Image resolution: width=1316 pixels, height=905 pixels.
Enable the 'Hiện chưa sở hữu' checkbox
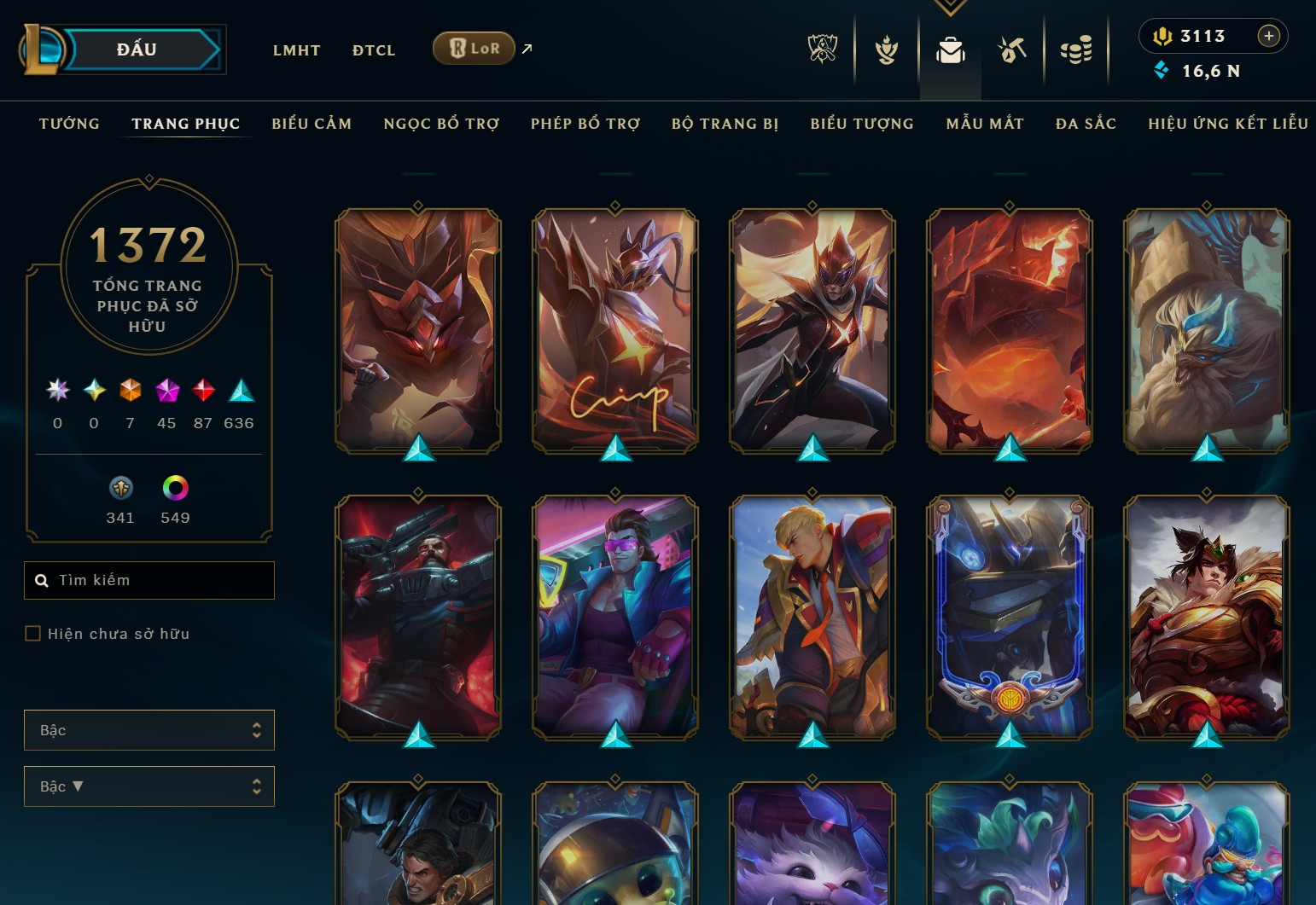(33, 633)
